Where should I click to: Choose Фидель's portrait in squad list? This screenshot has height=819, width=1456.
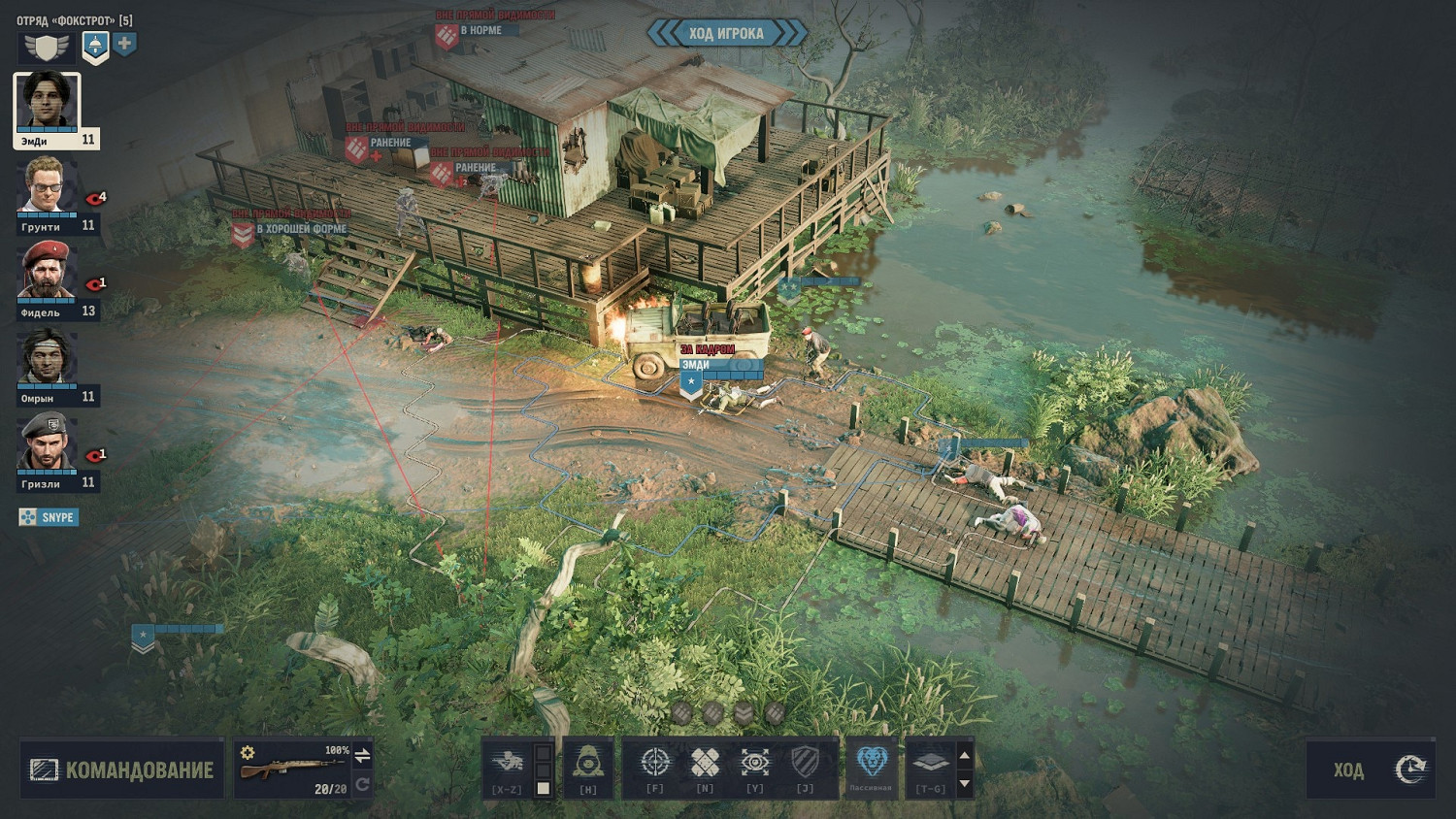(x=46, y=273)
